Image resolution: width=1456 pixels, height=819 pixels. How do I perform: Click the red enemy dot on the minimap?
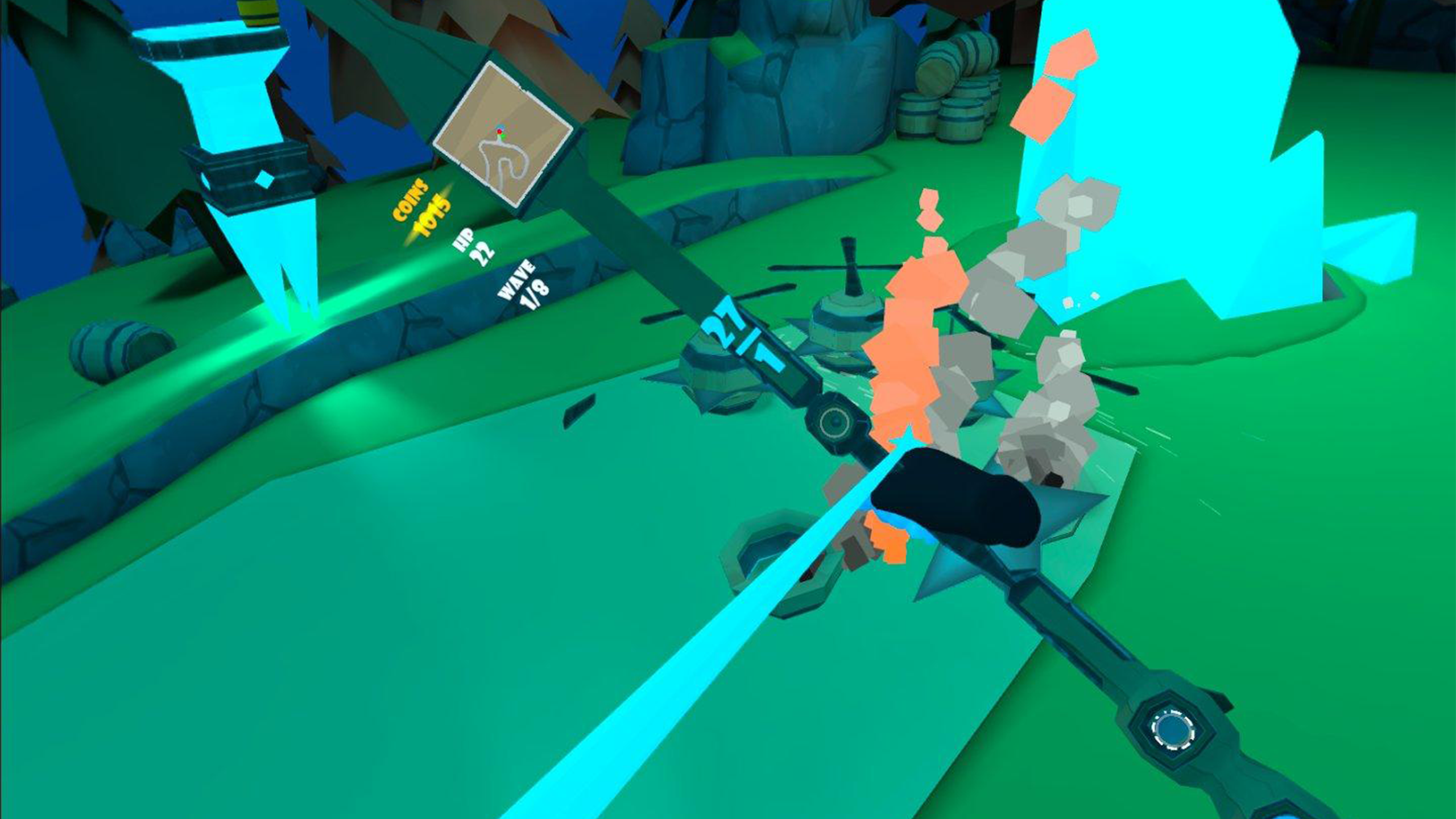[x=499, y=131]
